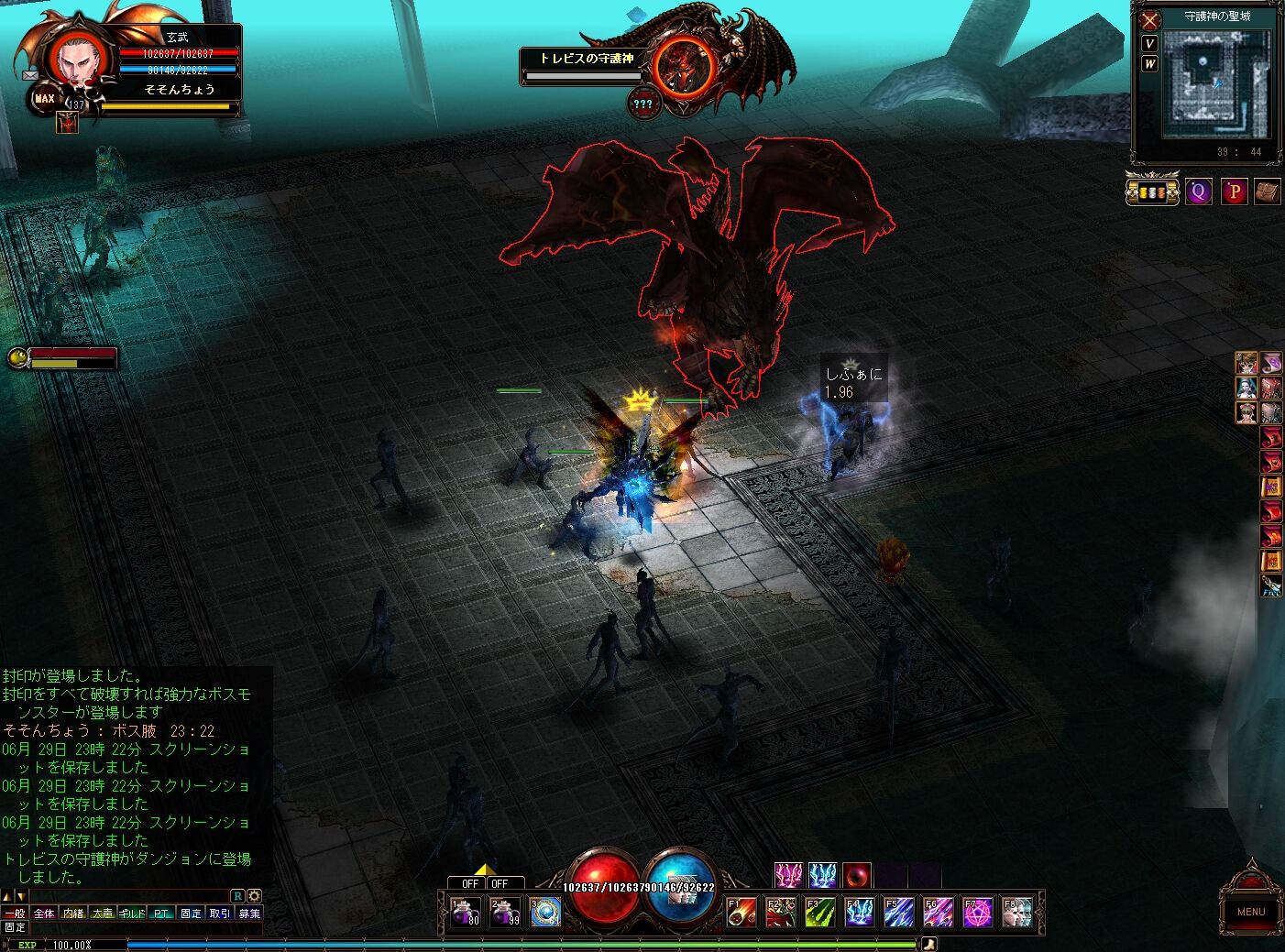The image size is (1285, 952).
Task: Open the leather bag inventory
Action: coord(1267,191)
